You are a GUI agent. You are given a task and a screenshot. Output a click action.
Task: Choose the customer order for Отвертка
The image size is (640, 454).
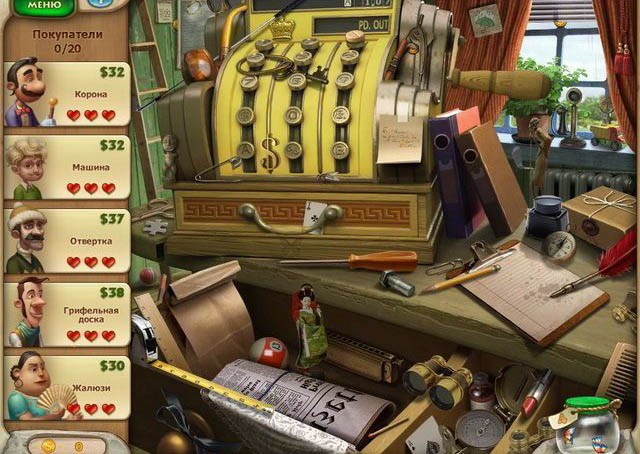[68, 241]
